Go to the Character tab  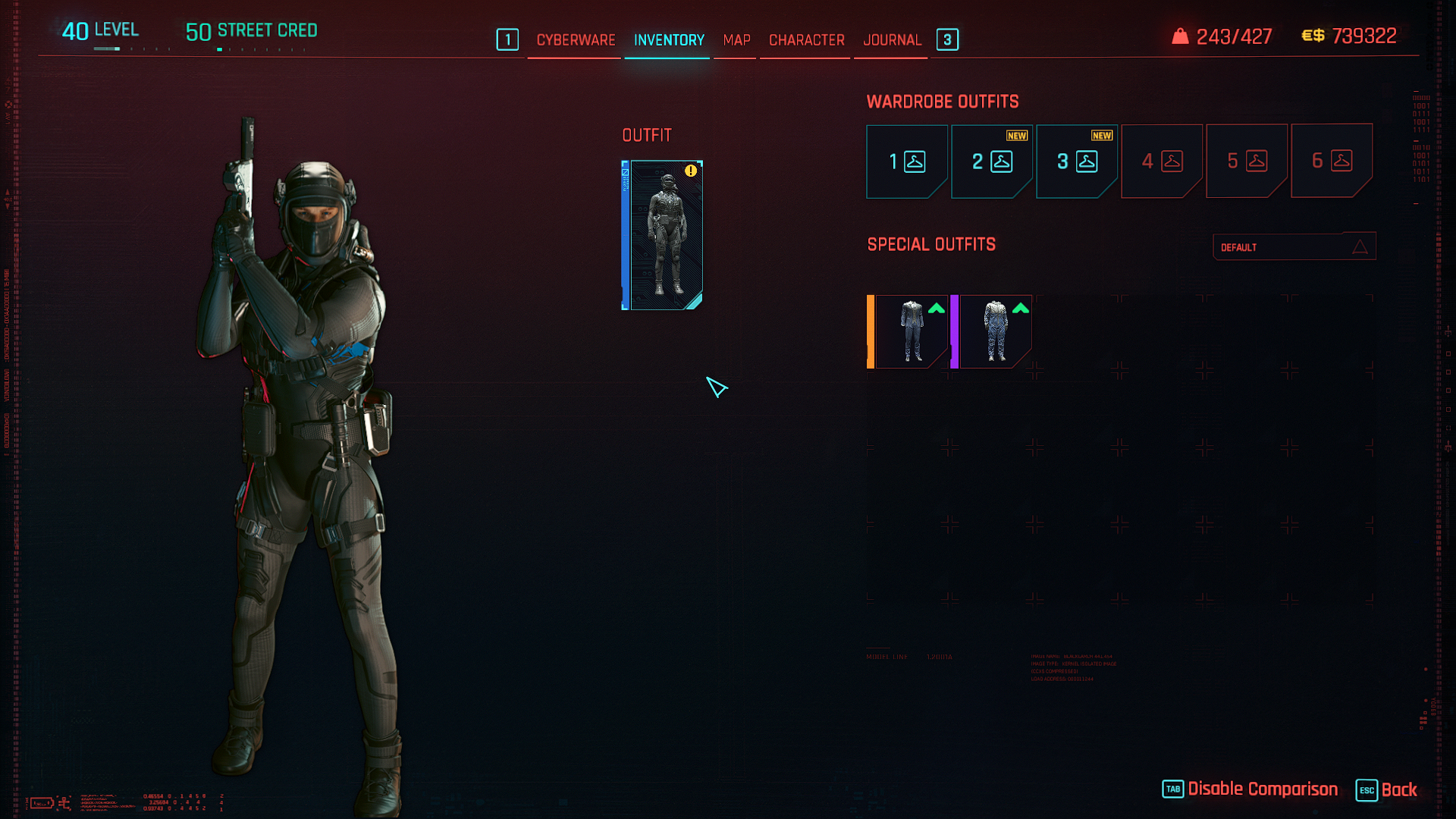[806, 40]
